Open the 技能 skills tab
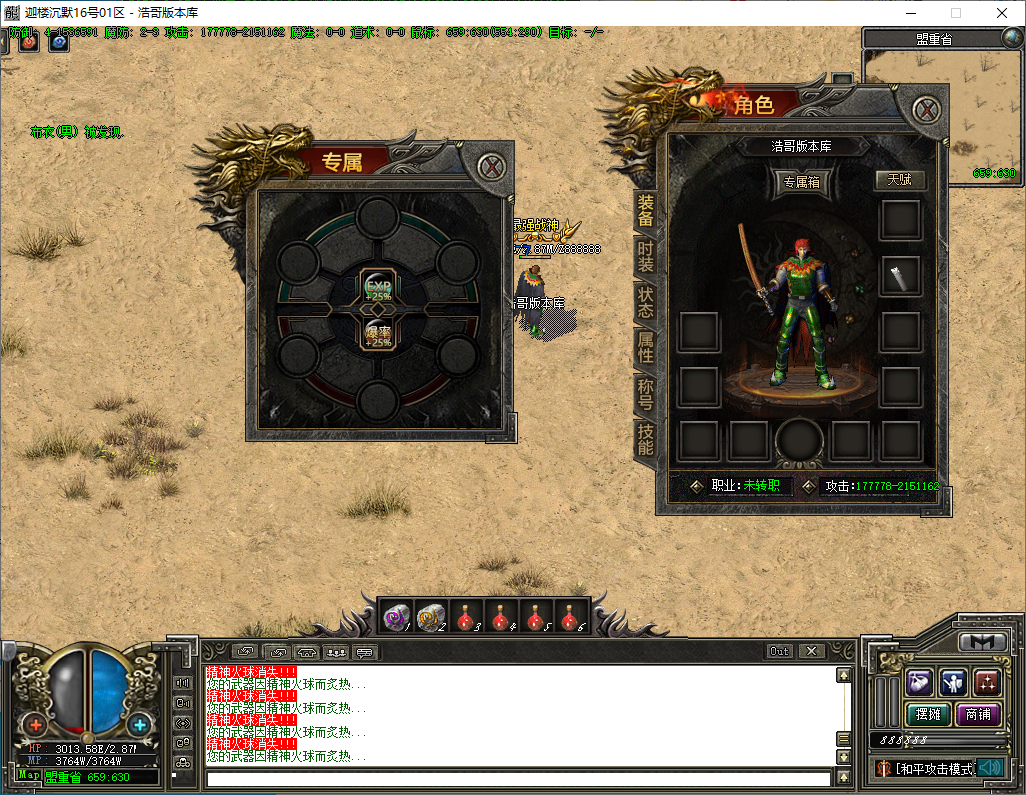Image resolution: width=1026 pixels, height=795 pixels. [646, 439]
